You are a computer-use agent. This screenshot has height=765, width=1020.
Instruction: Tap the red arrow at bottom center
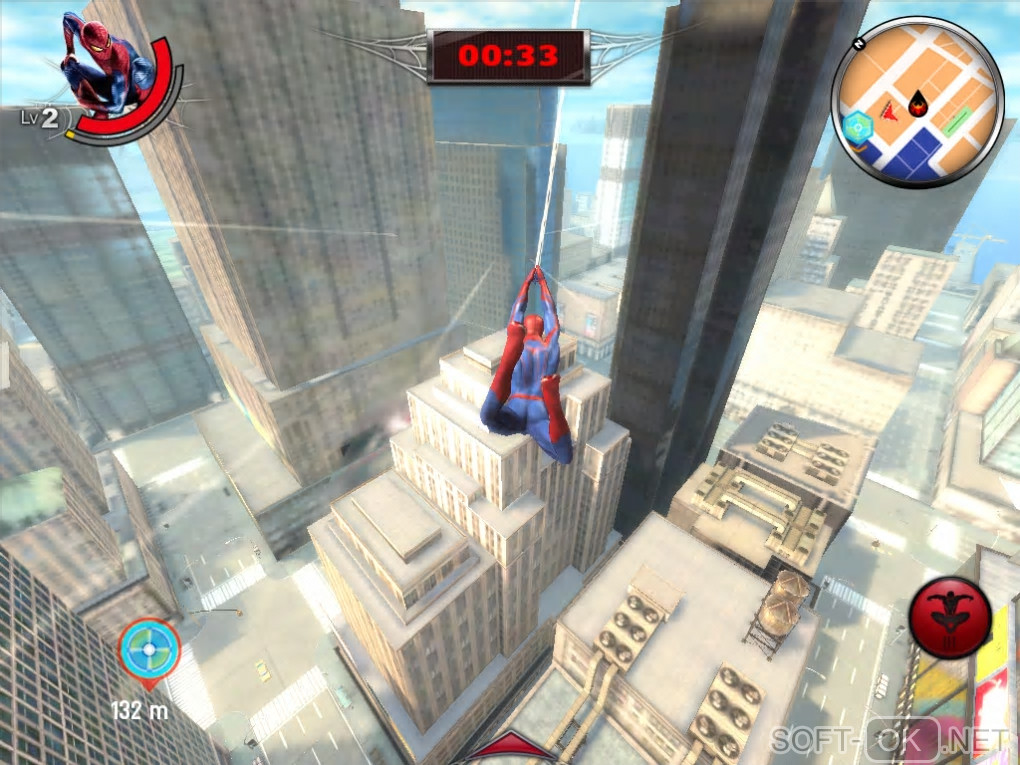pyautogui.click(x=508, y=749)
